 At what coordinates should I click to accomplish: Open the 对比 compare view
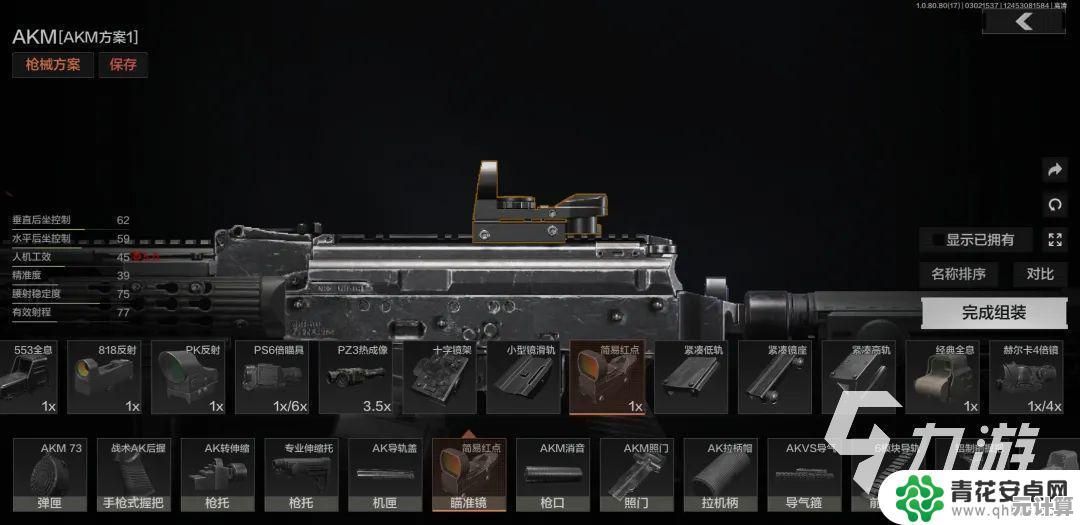pos(1039,274)
